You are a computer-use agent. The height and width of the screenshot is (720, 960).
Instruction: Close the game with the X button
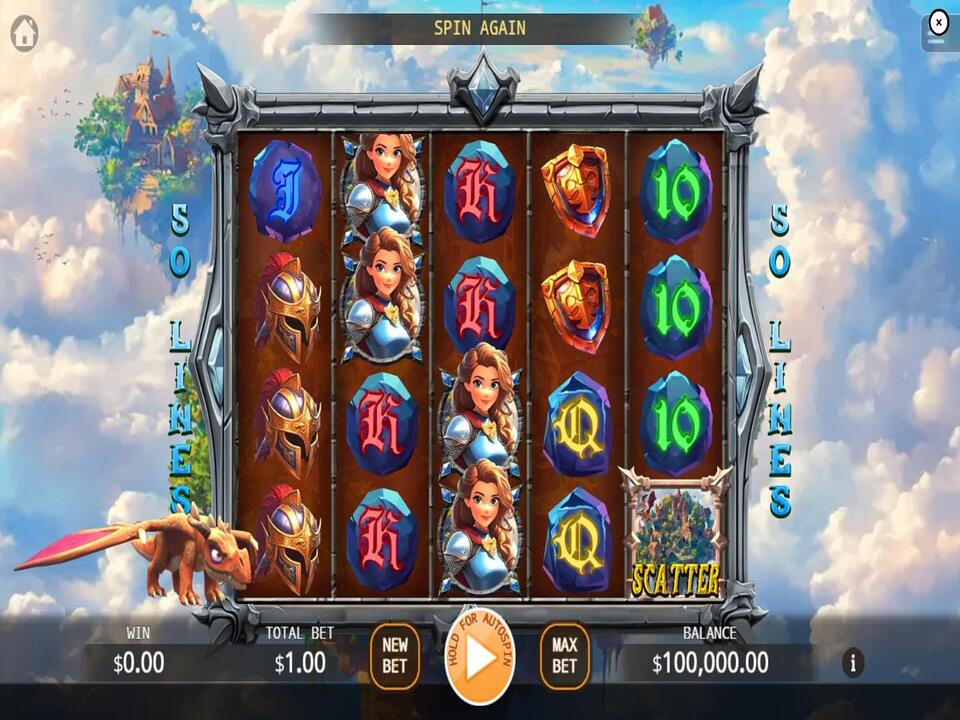point(938,22)
